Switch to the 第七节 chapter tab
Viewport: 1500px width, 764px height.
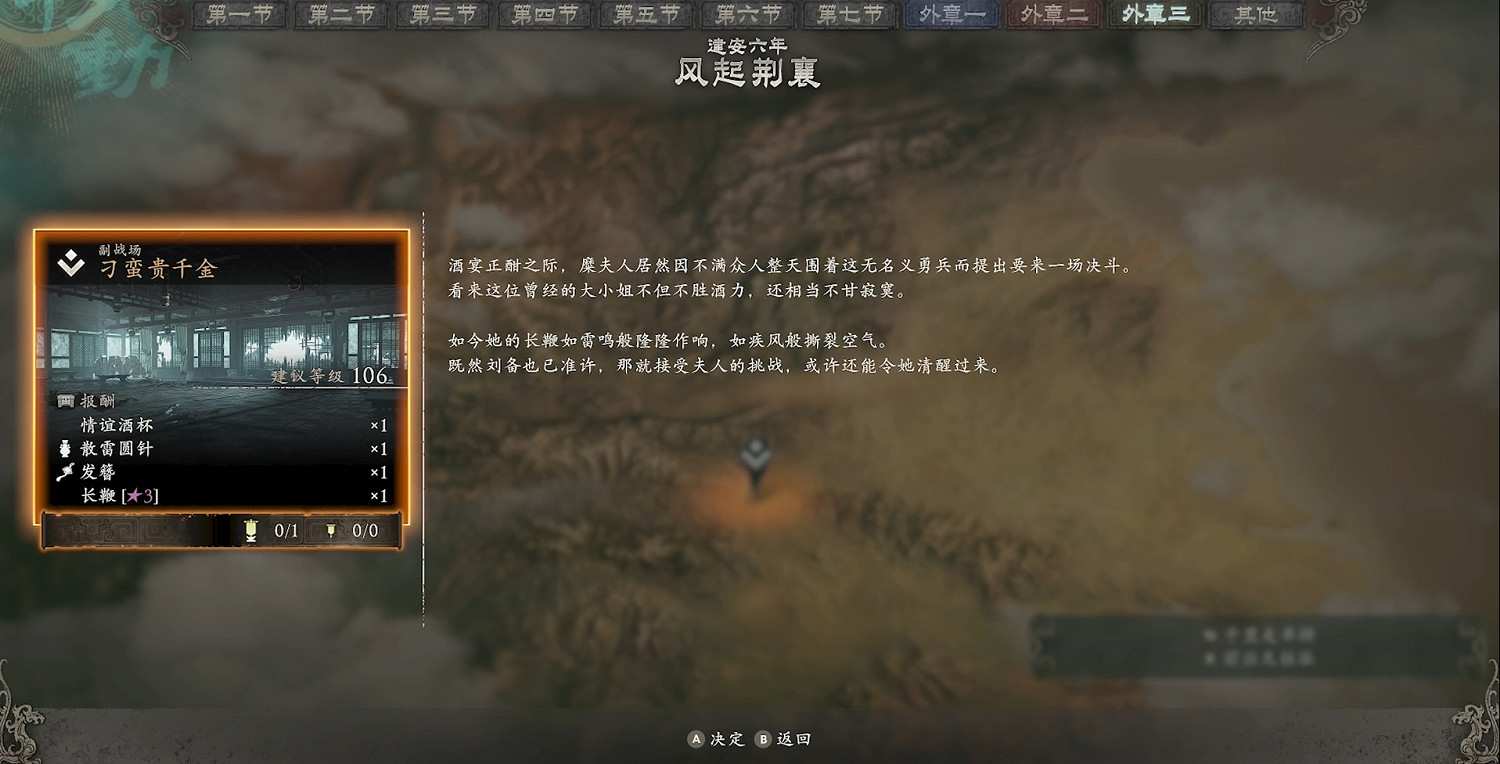[x=848, y=15]
